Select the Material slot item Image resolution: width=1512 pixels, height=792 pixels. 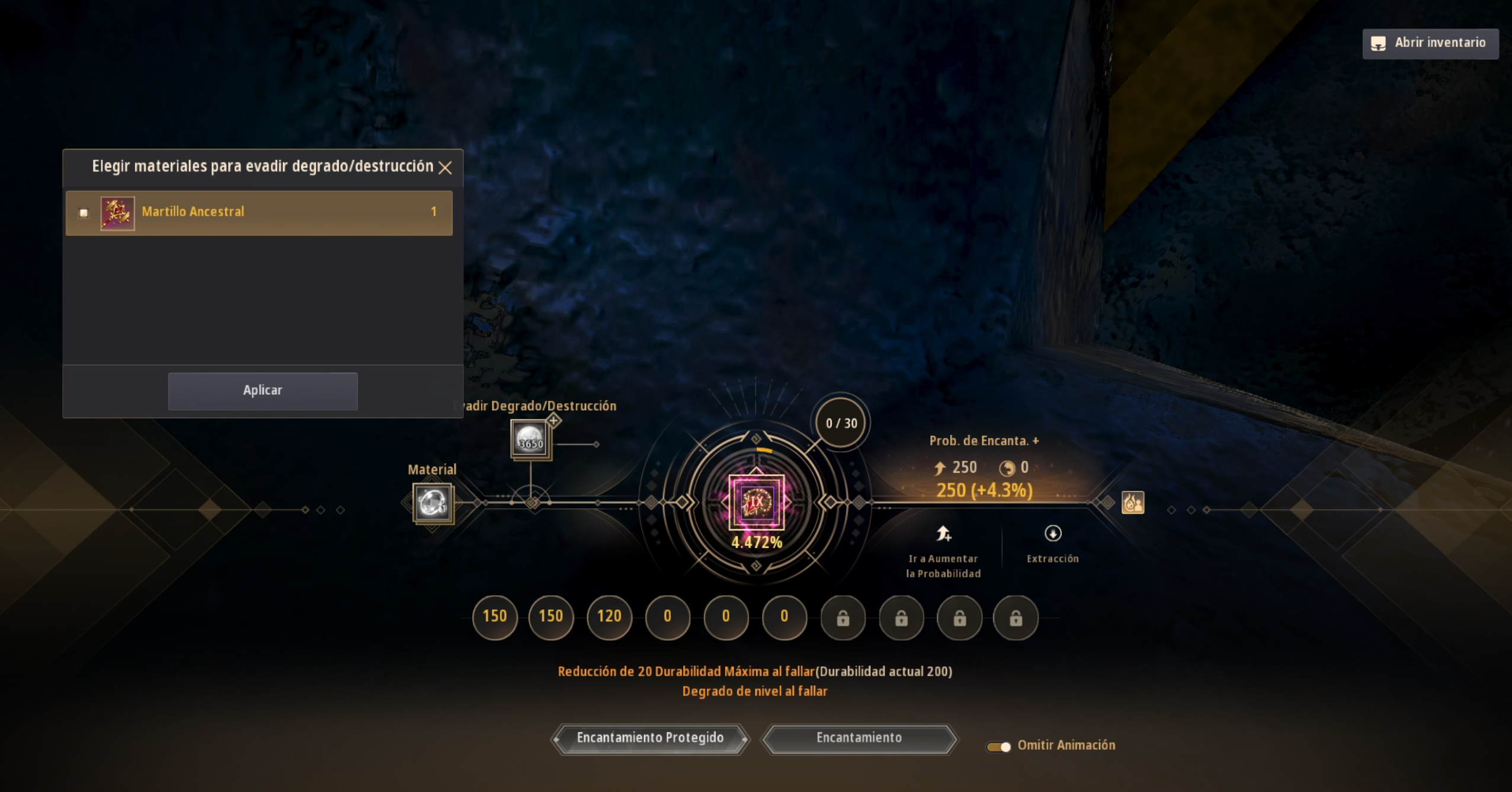click(433, 503)
